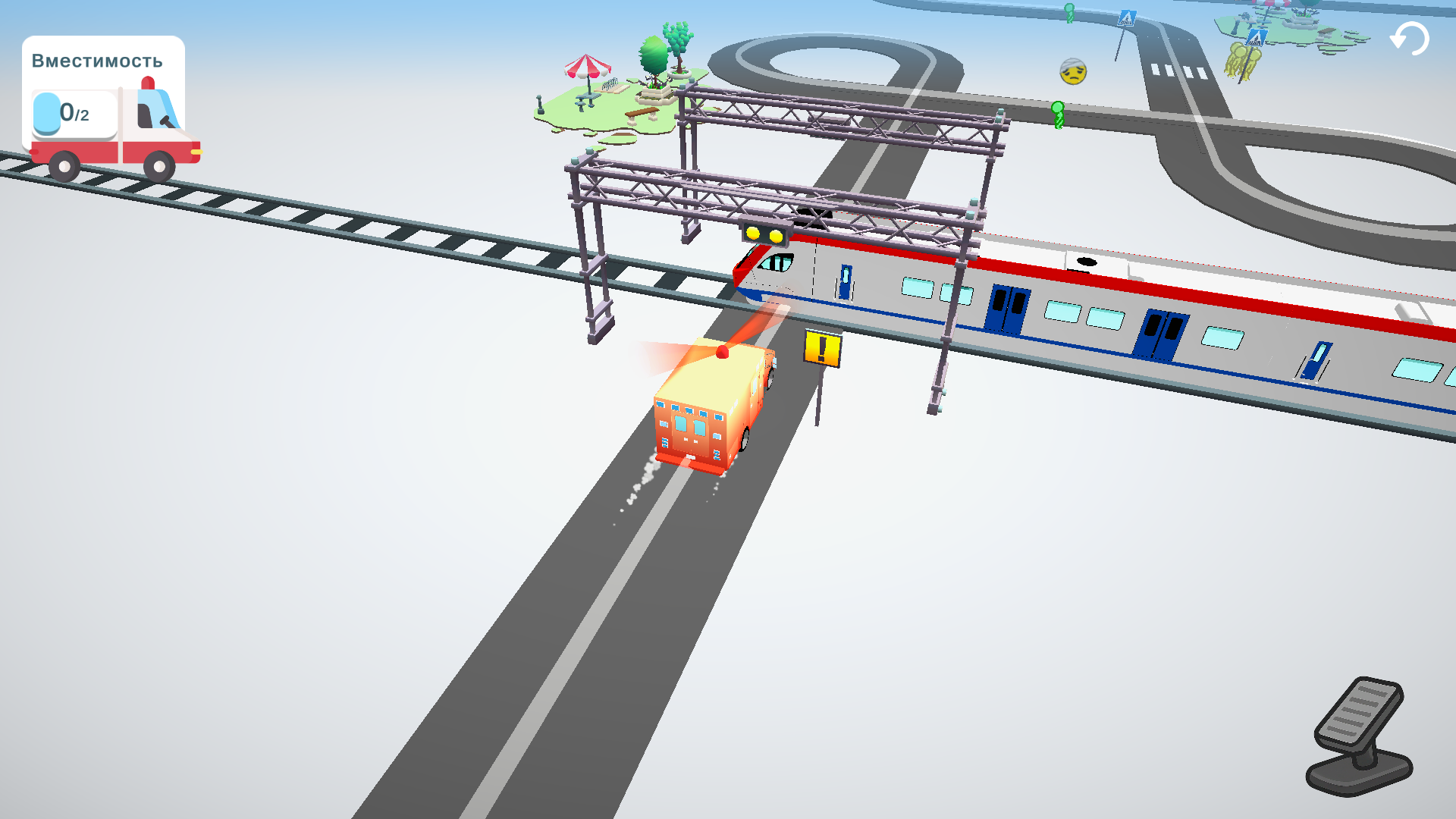The height and width of the screenshot is (819, 1456).
Task: Select the injured face emoji near the highway
Action: click(1072, 72)
